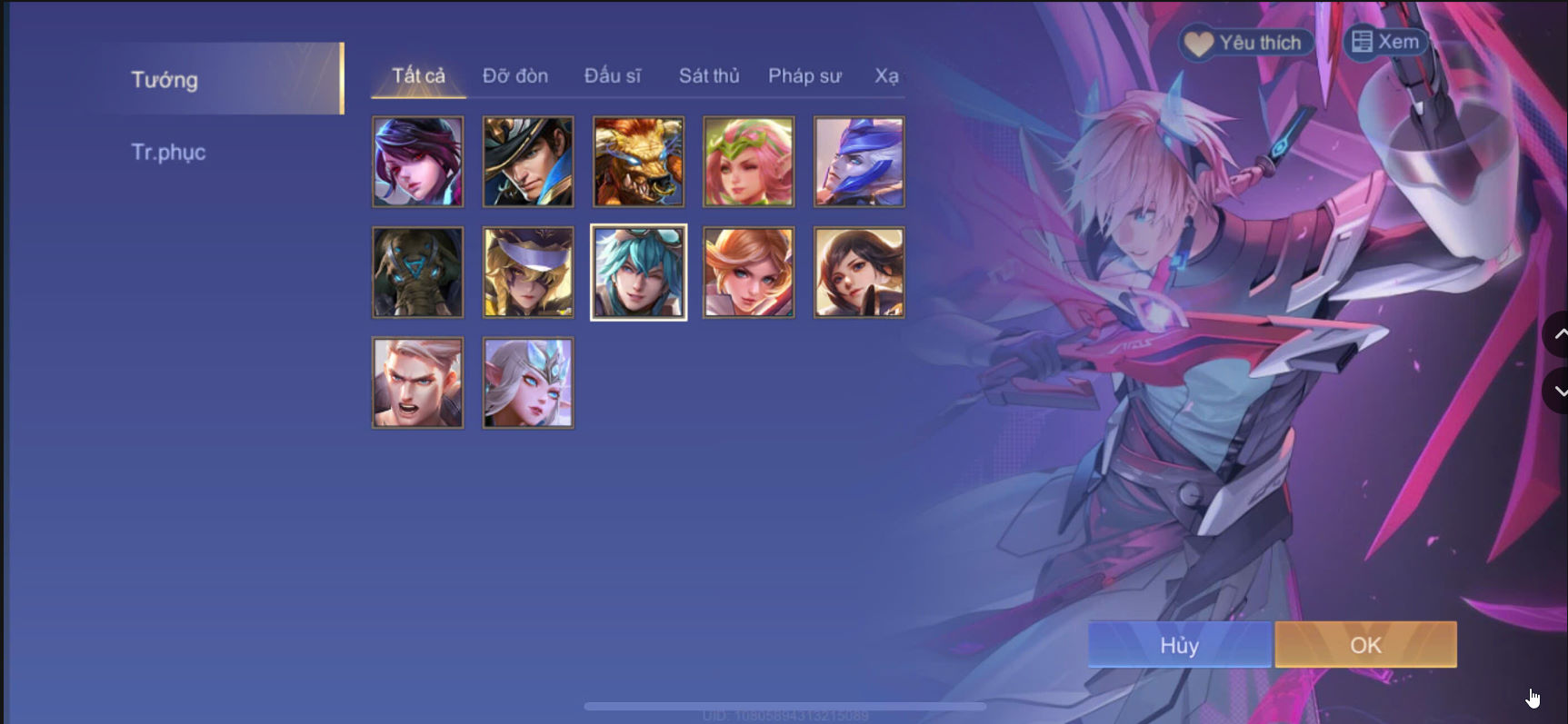Select the pink-haired hero with green circlet

point(747,162)
